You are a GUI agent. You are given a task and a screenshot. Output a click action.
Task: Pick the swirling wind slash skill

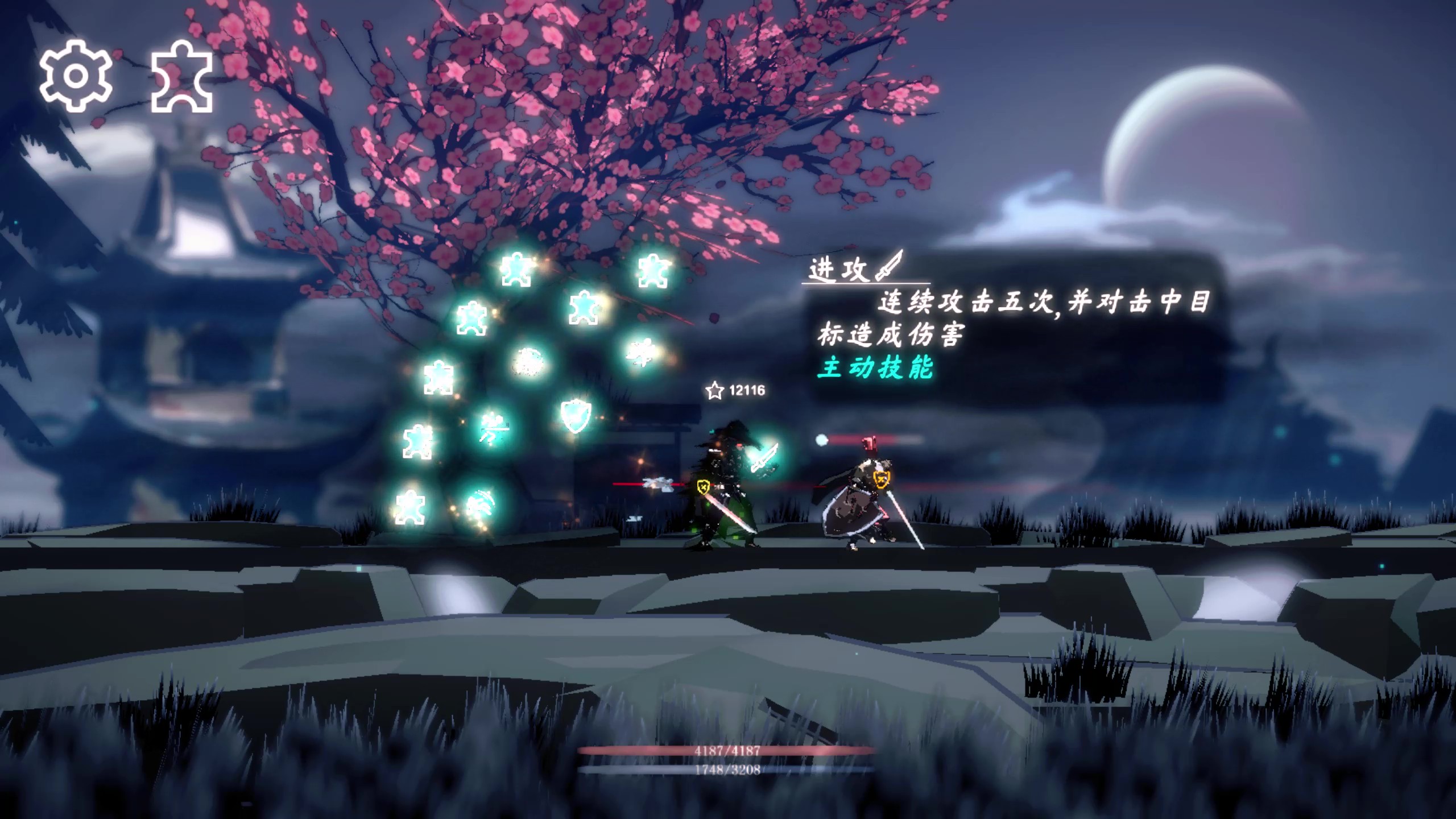481,506
